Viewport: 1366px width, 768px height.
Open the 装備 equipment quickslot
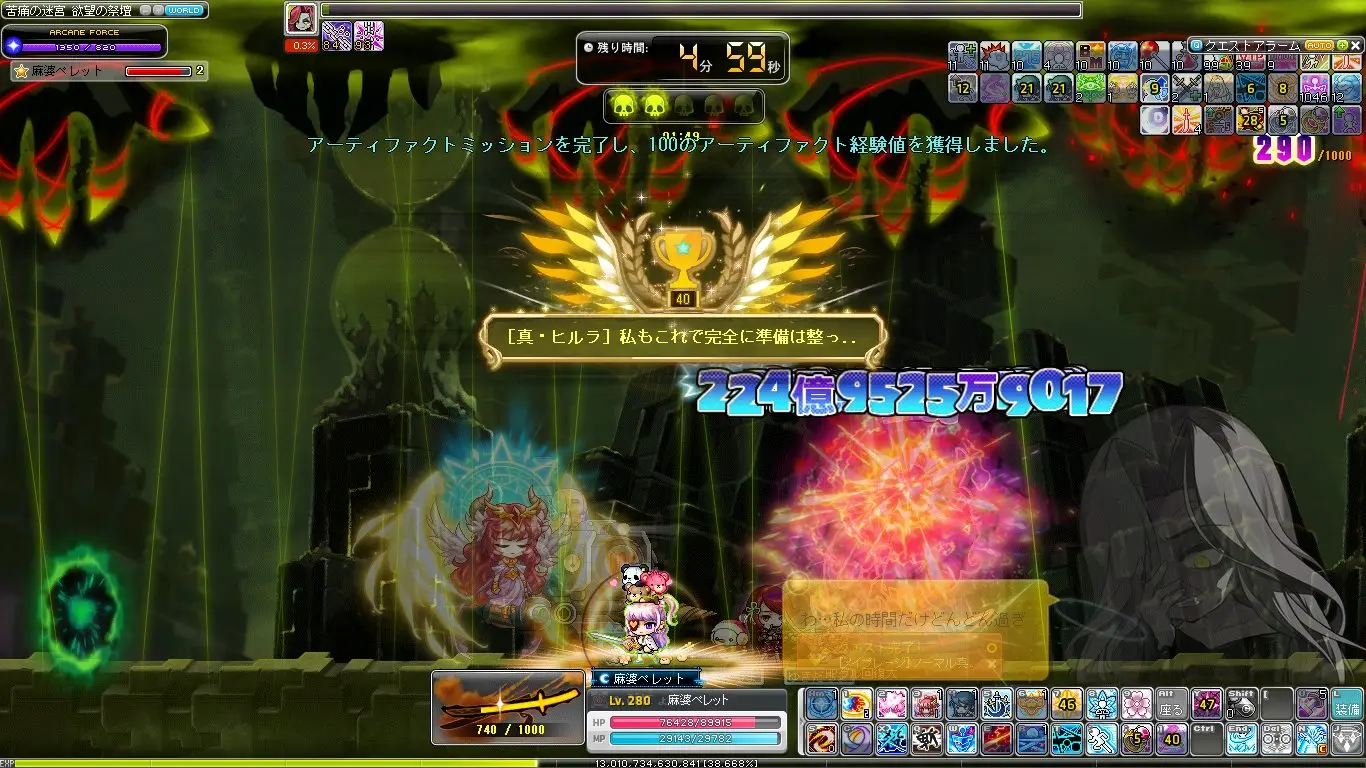1345,705
